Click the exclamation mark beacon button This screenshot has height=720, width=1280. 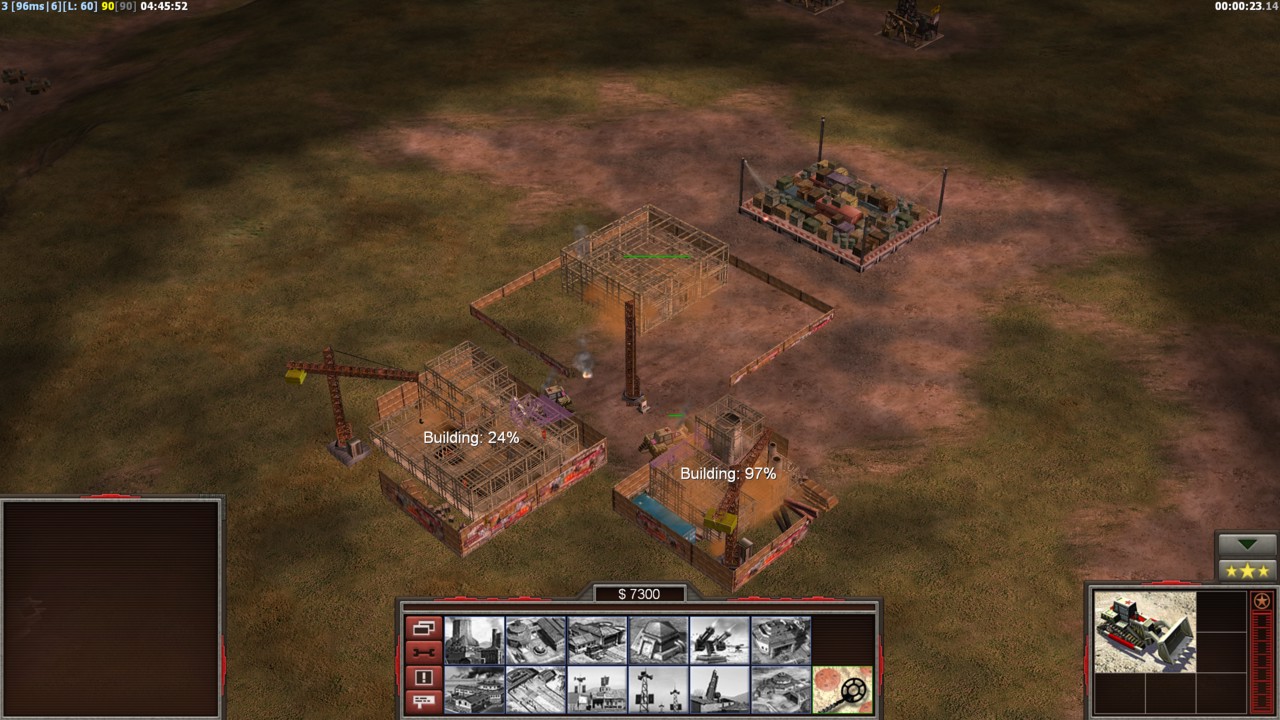click(423, 678)
